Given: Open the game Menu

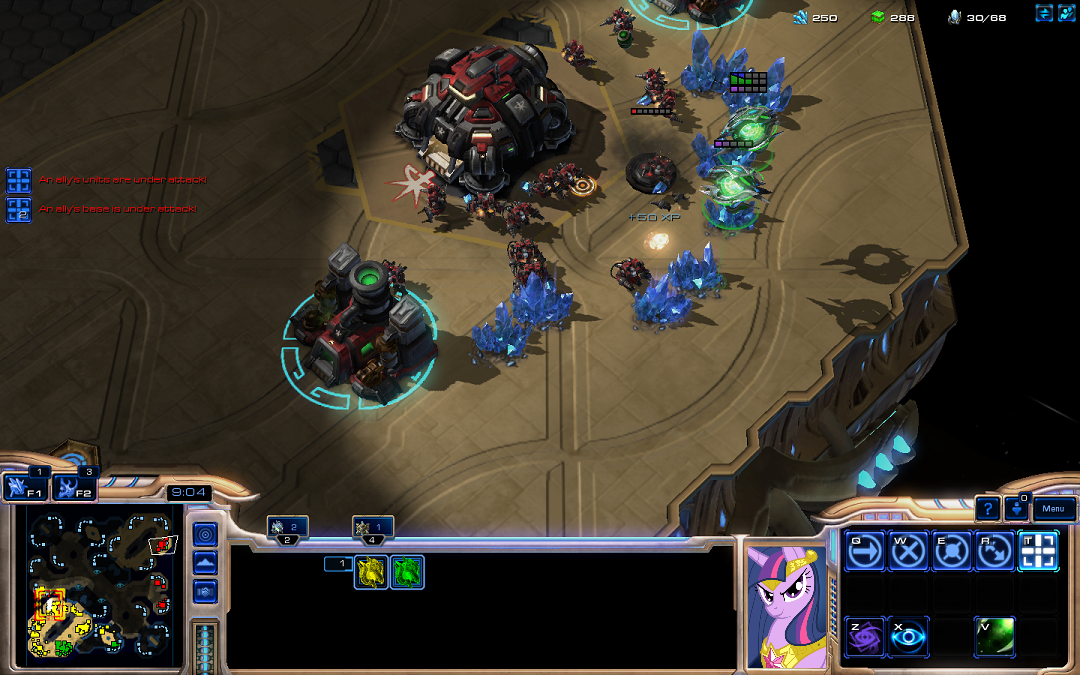Looking at the screenshot, I should point(1053,509).
